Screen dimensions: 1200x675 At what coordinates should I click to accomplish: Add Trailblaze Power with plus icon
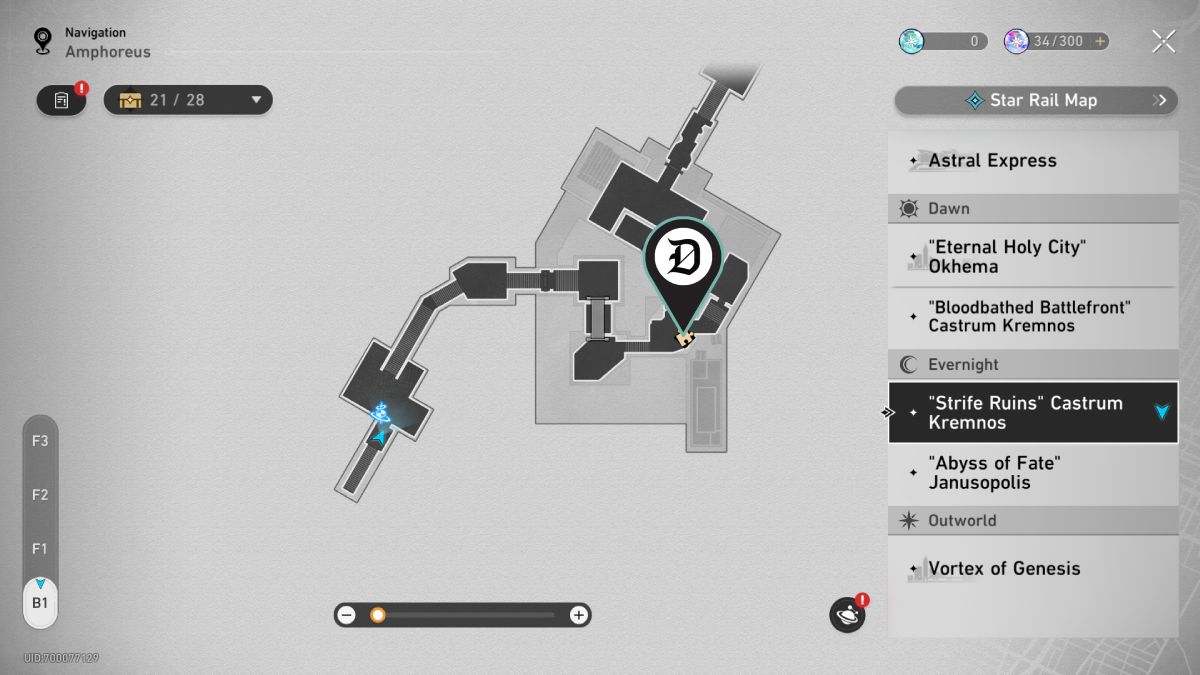tap(1100, 41)
